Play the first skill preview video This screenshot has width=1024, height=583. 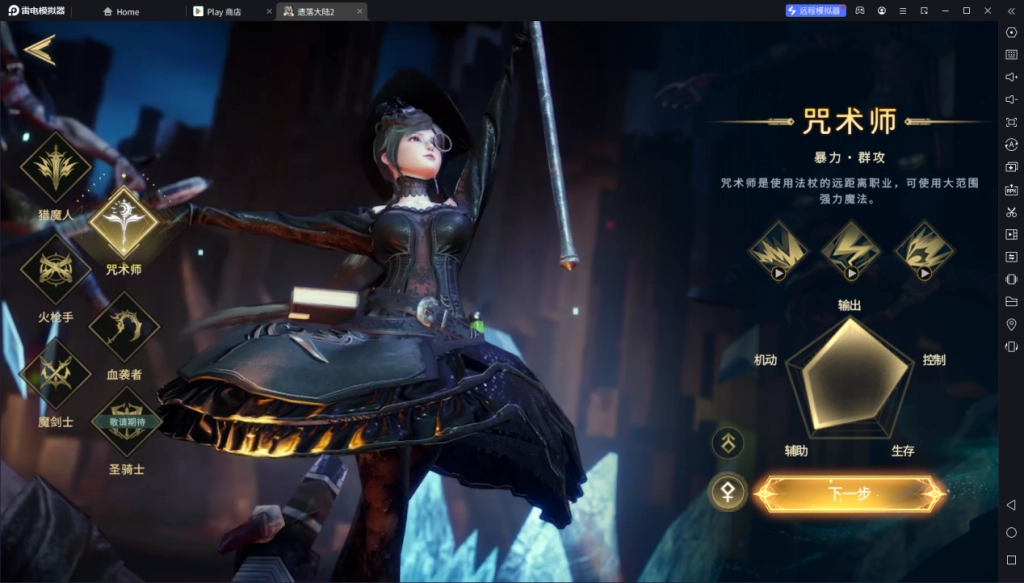[x=779, y=250]
